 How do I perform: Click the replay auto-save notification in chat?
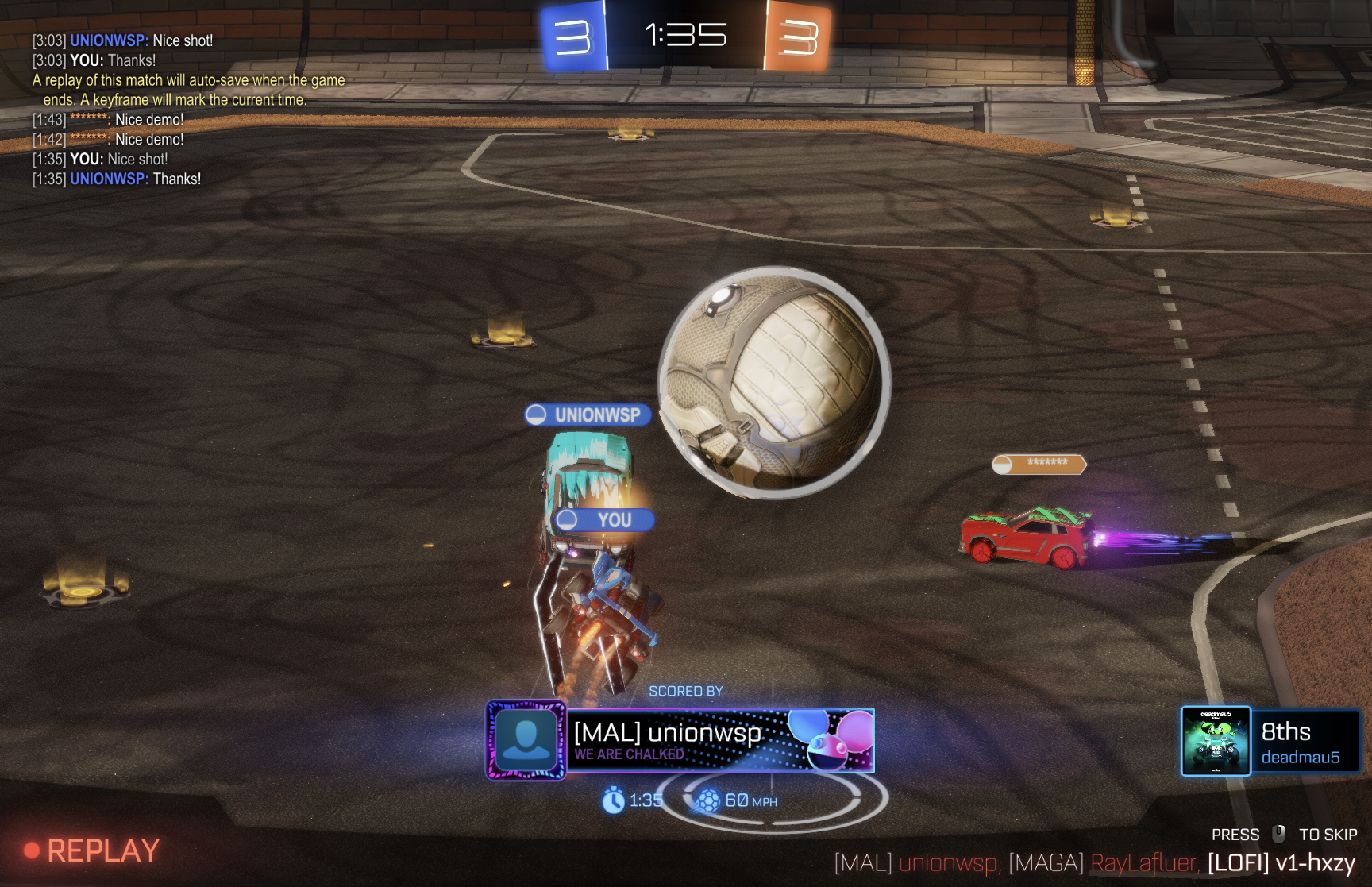[x=188, y=90]
